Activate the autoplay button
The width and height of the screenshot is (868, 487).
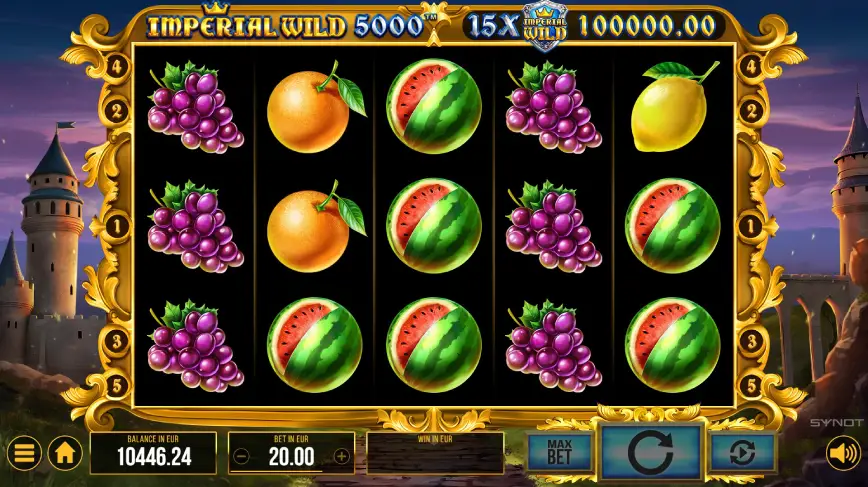743,453
